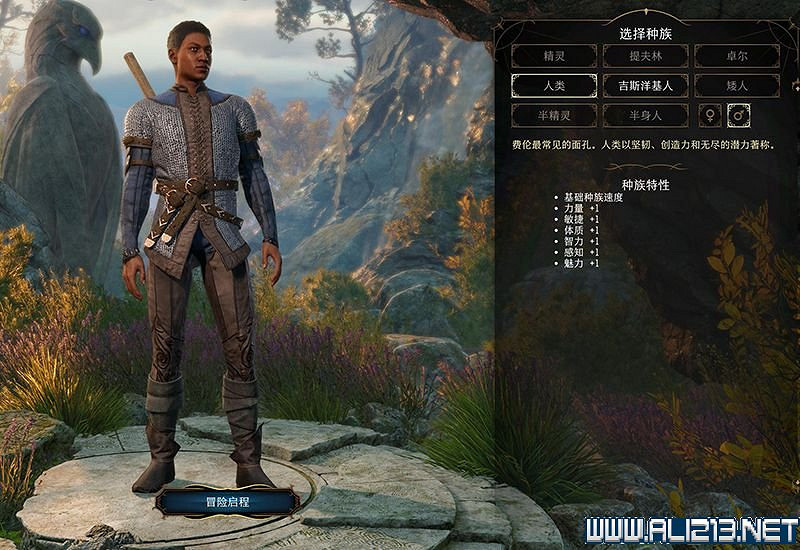Switch to the female gender symbol

710,115
